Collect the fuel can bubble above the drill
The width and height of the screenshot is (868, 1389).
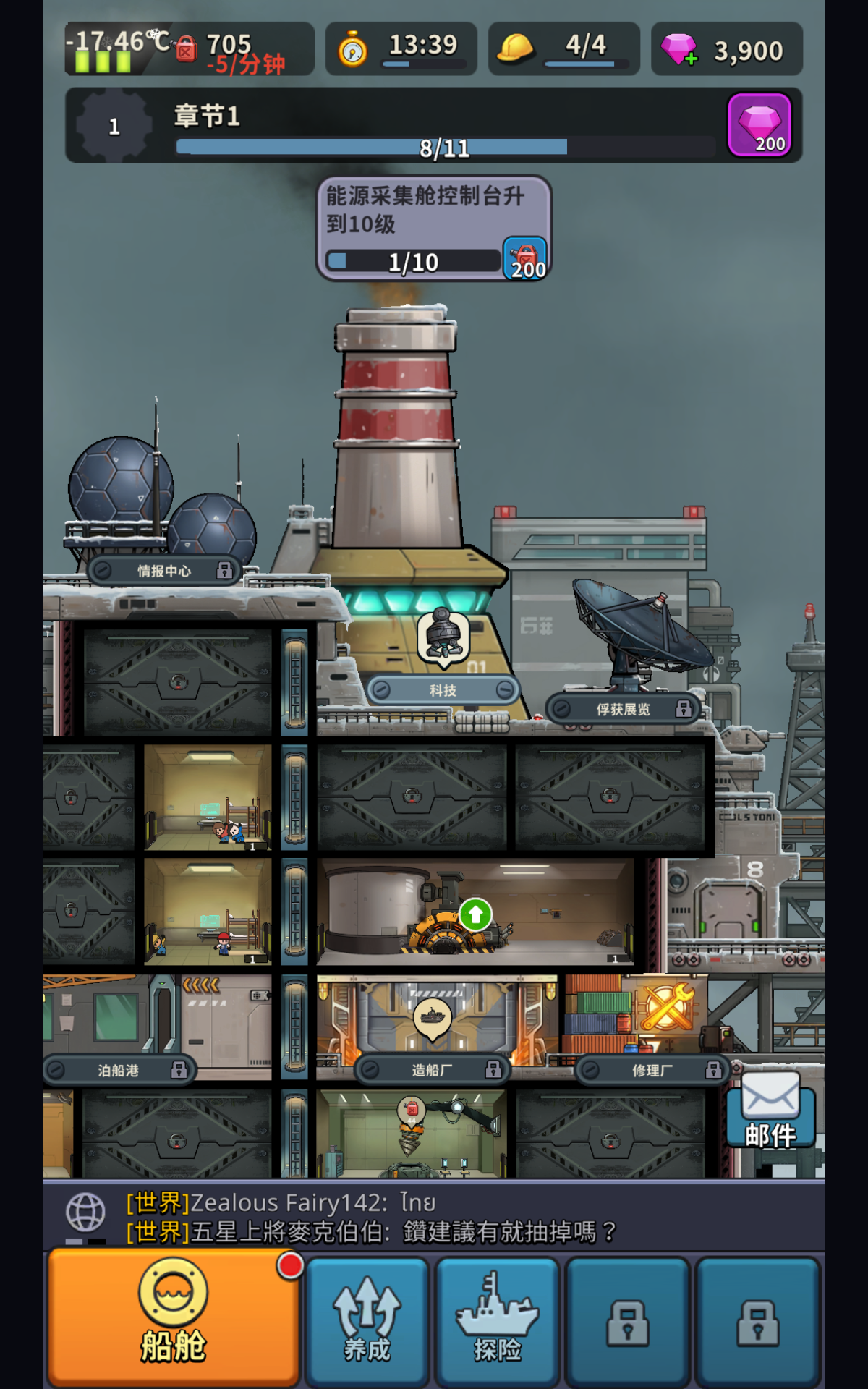click(x=412, y=1110)
